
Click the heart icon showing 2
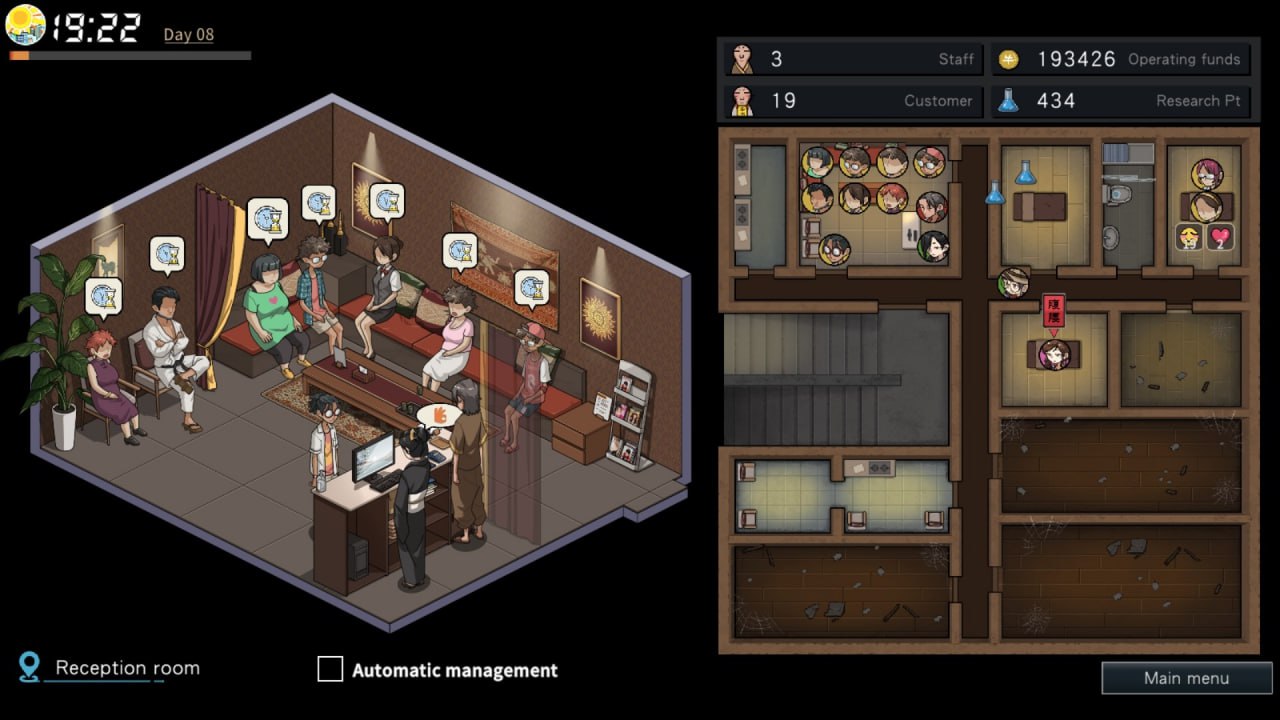tap(1220, 237)
